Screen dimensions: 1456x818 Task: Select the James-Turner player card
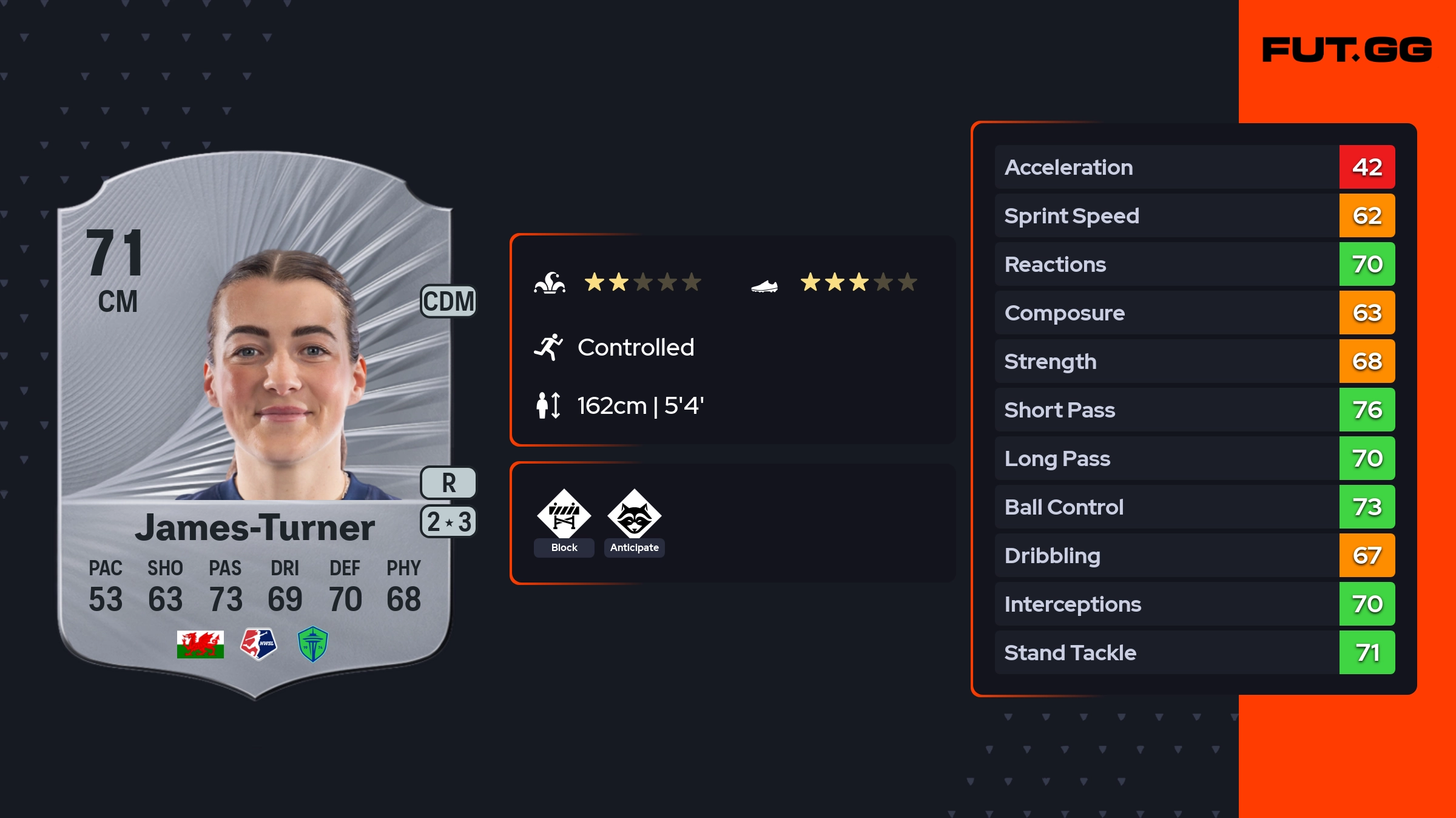click(x=255, y=425)
